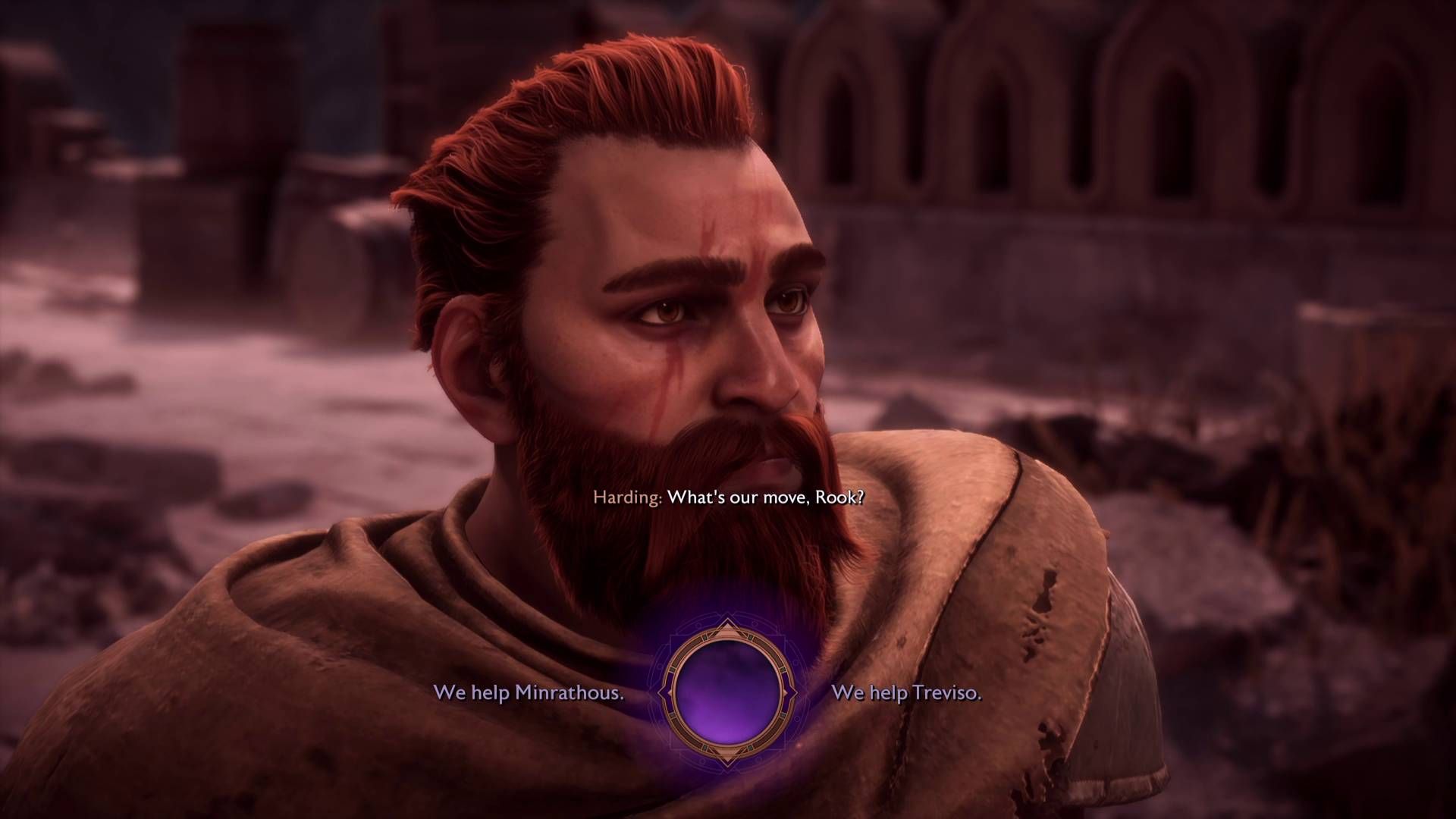
Task: Click the left diamond pointer on the wheel
Action: pyautogui.click(x=664, y=693)
